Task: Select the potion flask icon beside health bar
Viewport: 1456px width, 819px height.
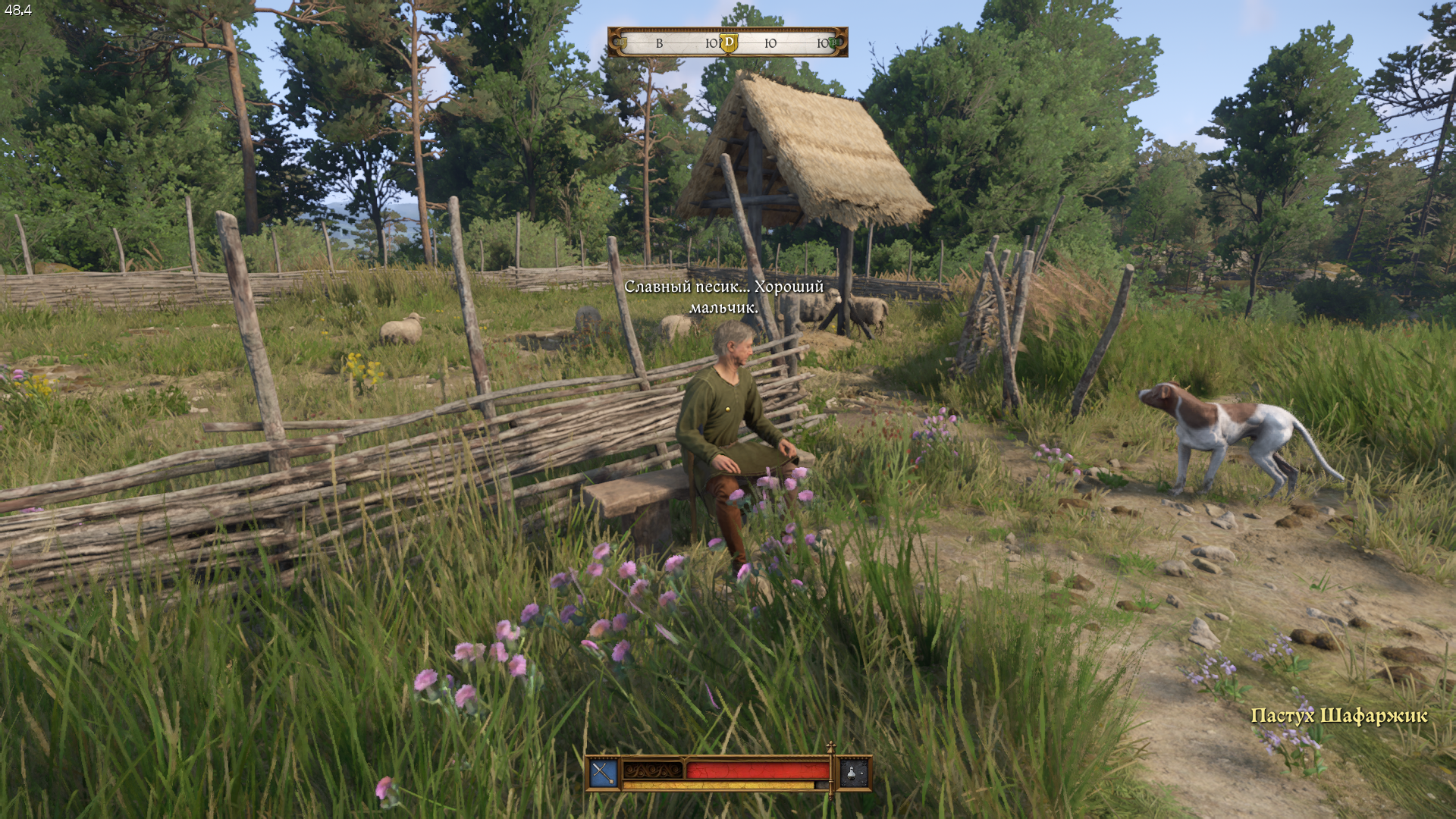Action: [853, 773]
